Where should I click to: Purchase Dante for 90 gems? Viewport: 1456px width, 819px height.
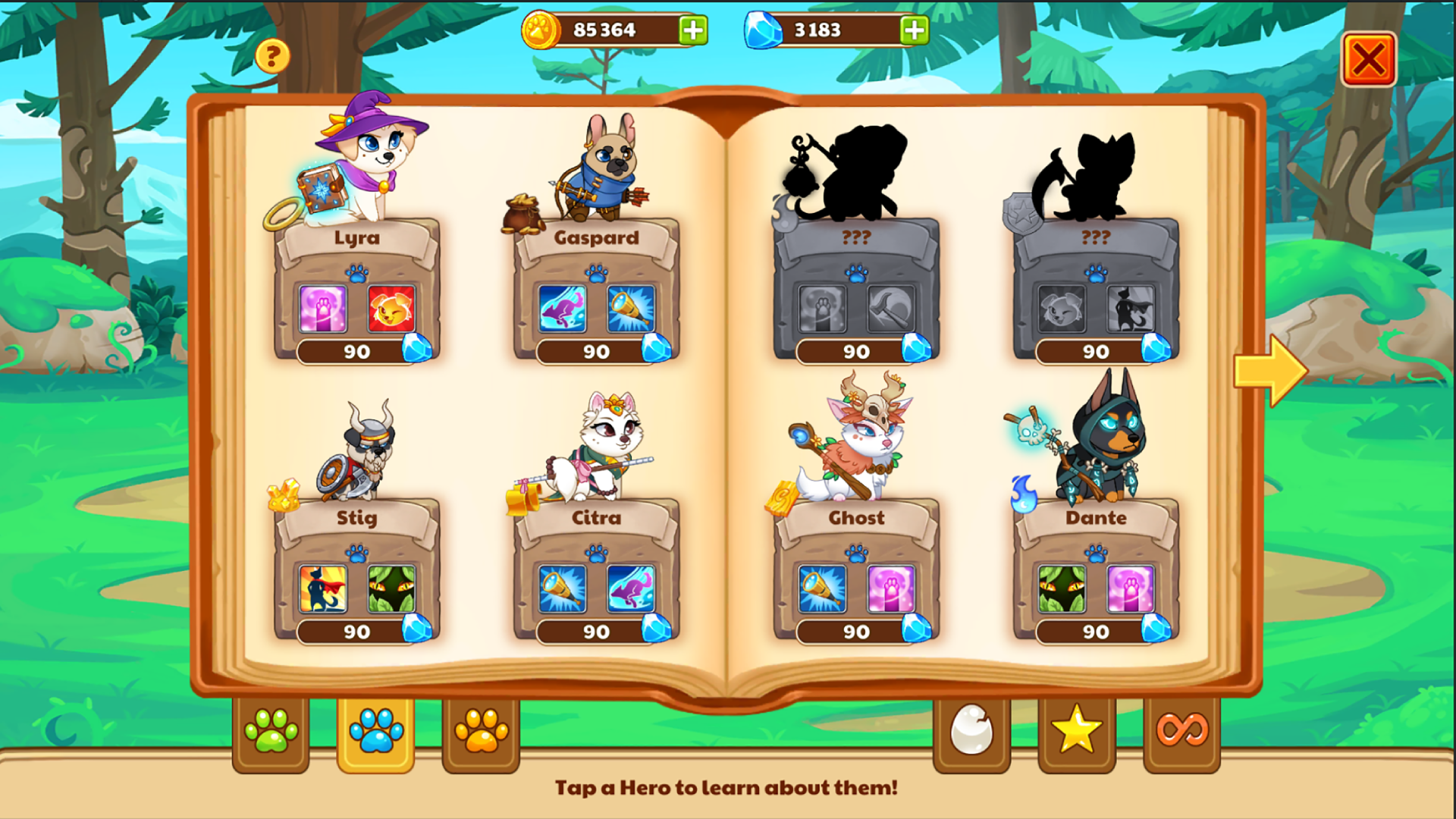point(1094,631)
